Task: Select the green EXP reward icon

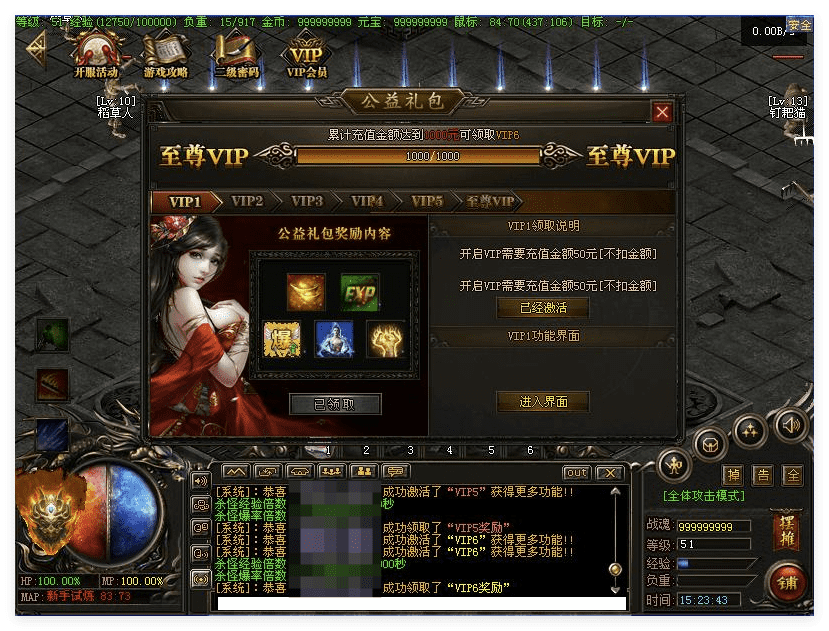Action: click(x=359, y=293)
